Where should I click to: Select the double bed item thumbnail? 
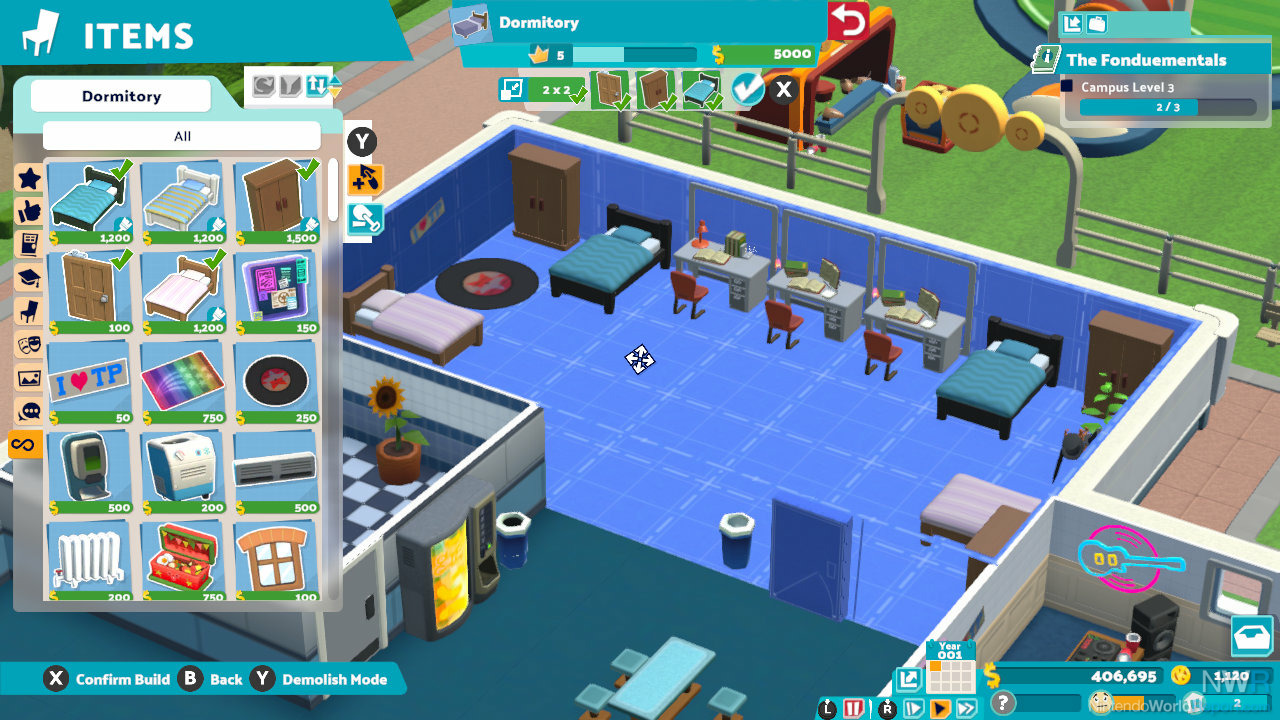point(89,200)
